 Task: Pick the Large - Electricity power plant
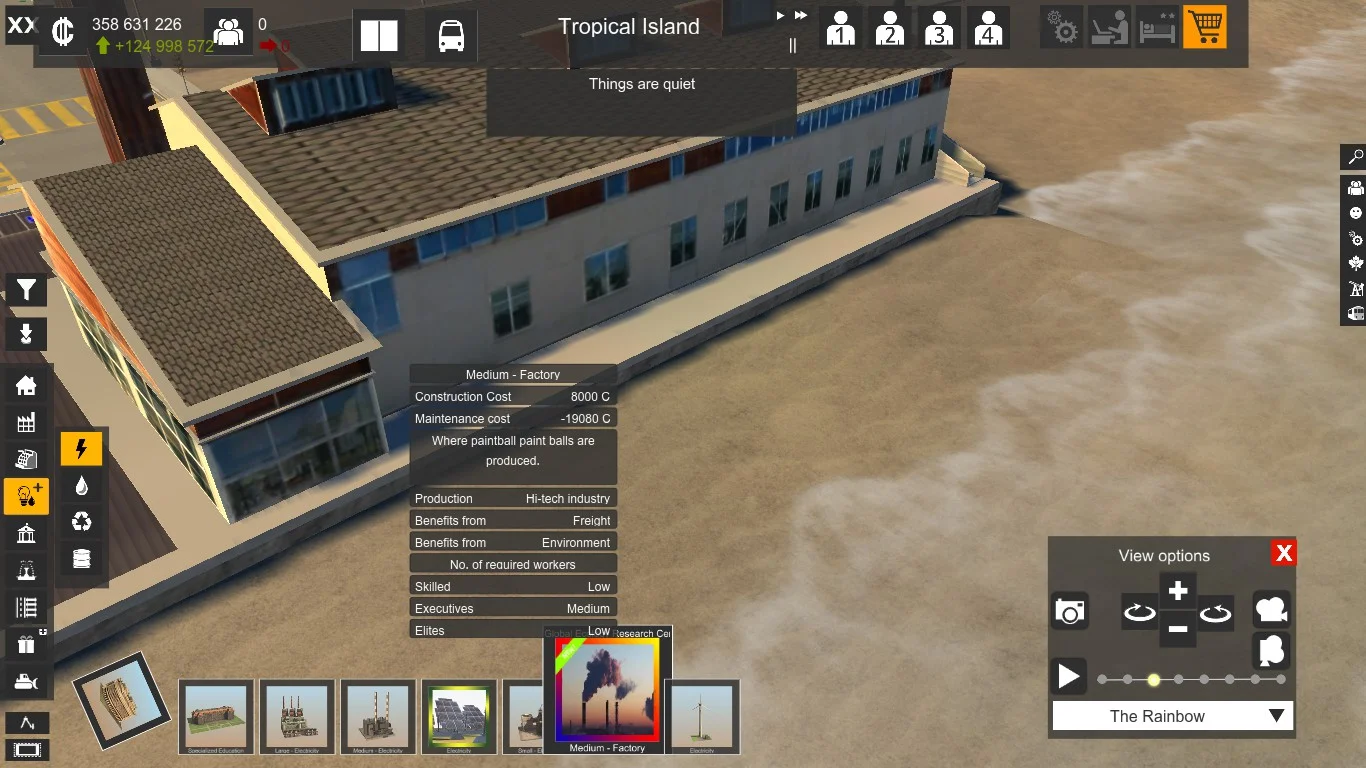point(298,717)
